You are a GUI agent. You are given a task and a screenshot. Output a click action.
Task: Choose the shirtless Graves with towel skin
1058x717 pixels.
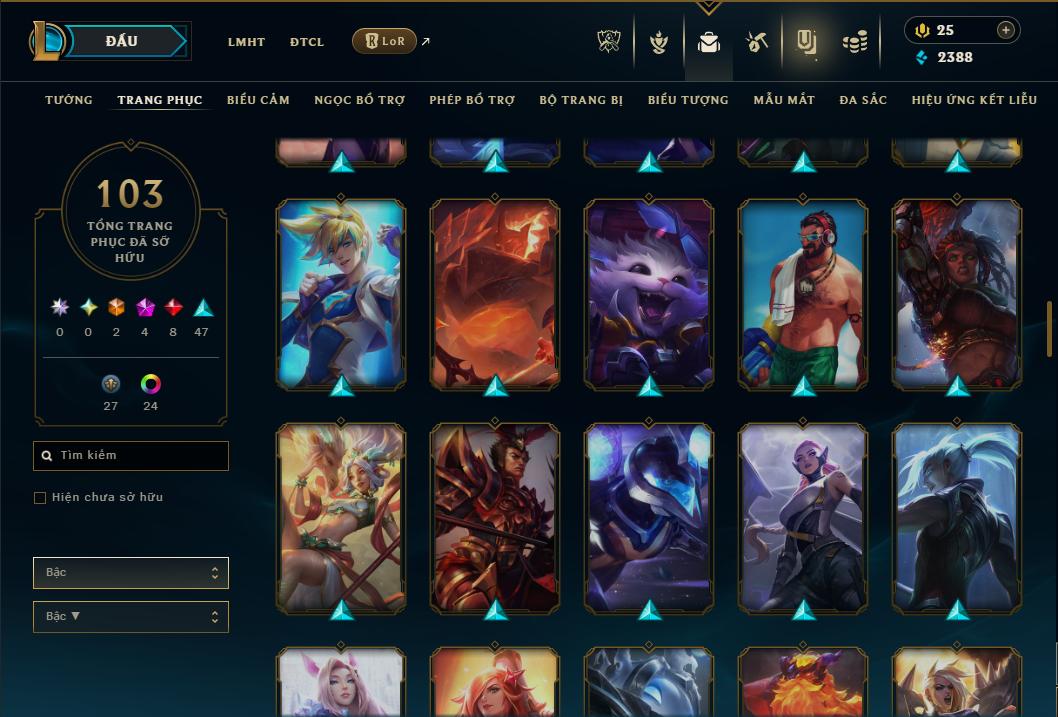click(803, 292)
